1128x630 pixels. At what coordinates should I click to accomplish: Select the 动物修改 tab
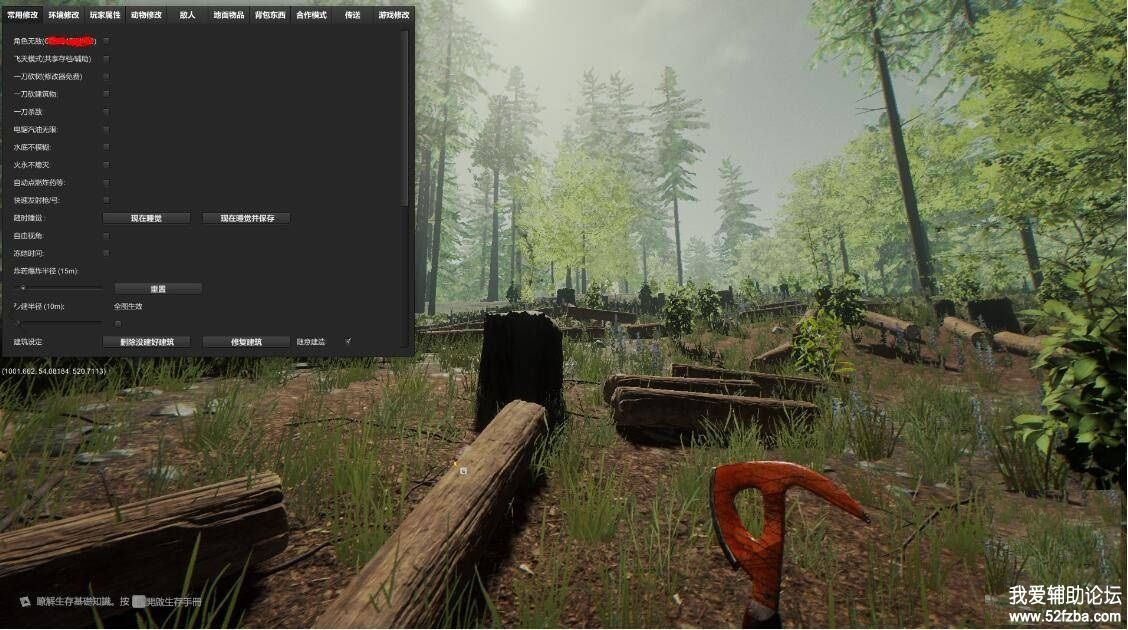coord(146,15)
